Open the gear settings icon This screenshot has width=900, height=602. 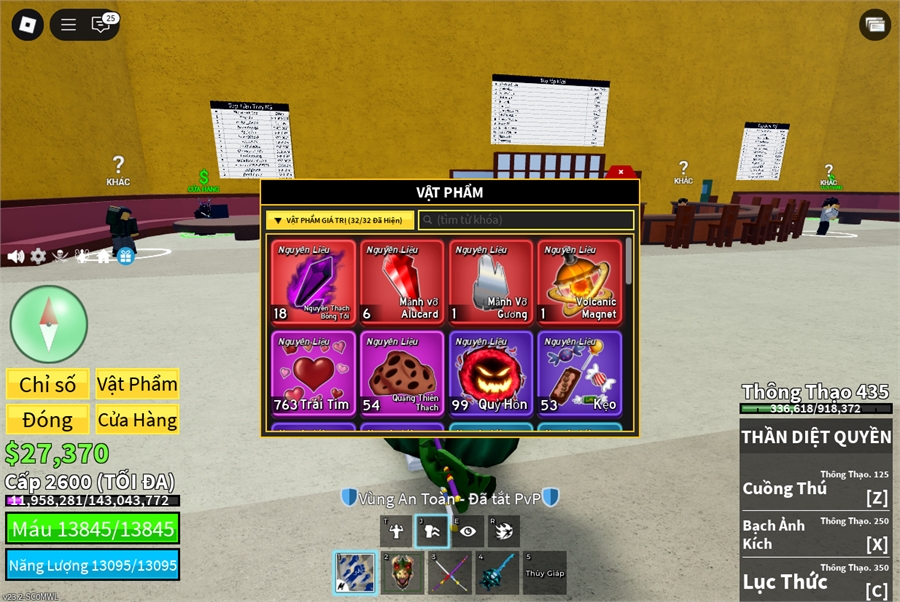[x=38, y=256]
